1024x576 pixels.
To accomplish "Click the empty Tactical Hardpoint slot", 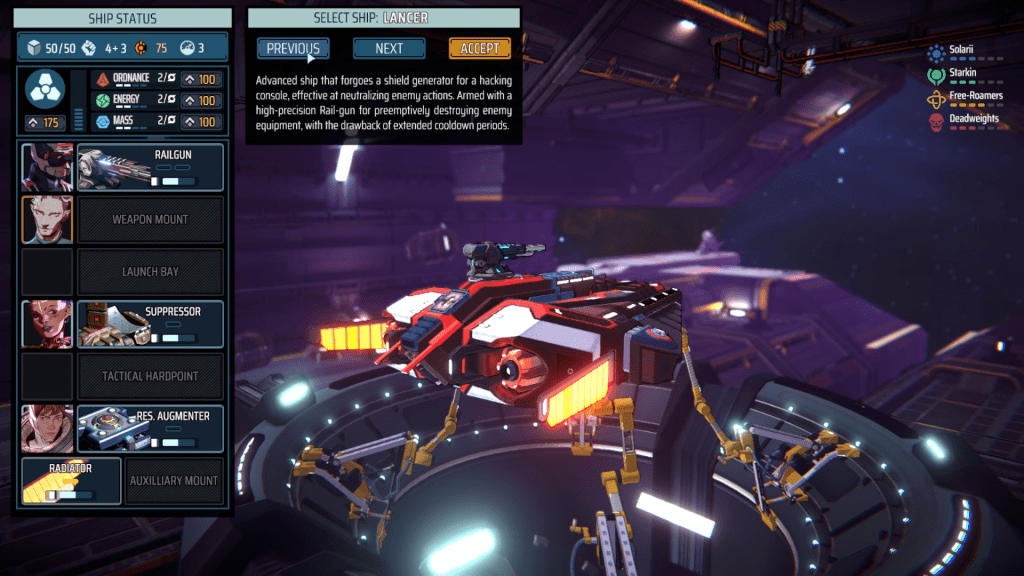I will point(150,376).
